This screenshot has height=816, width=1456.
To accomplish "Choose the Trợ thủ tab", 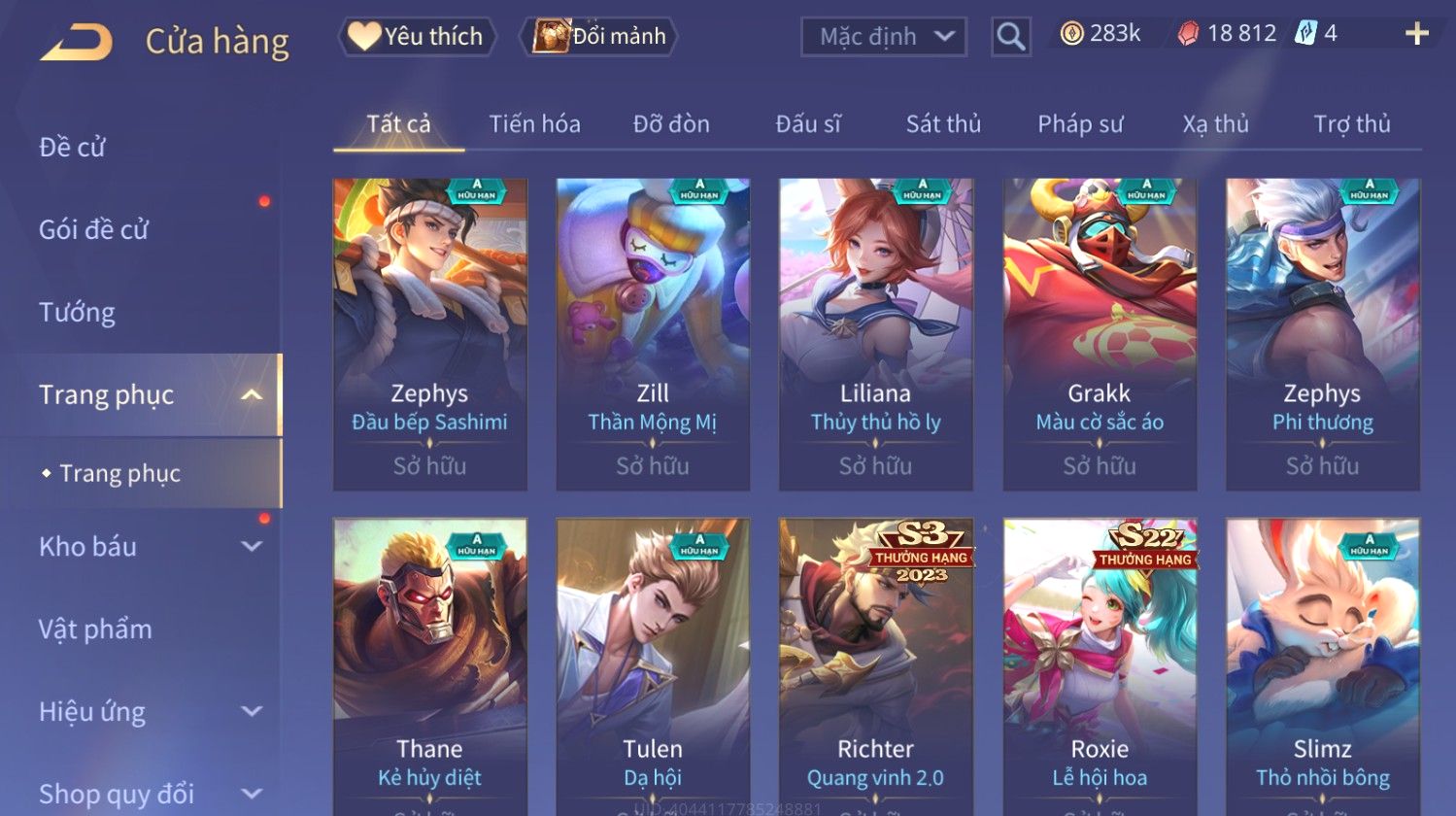I will point(1352,124).
